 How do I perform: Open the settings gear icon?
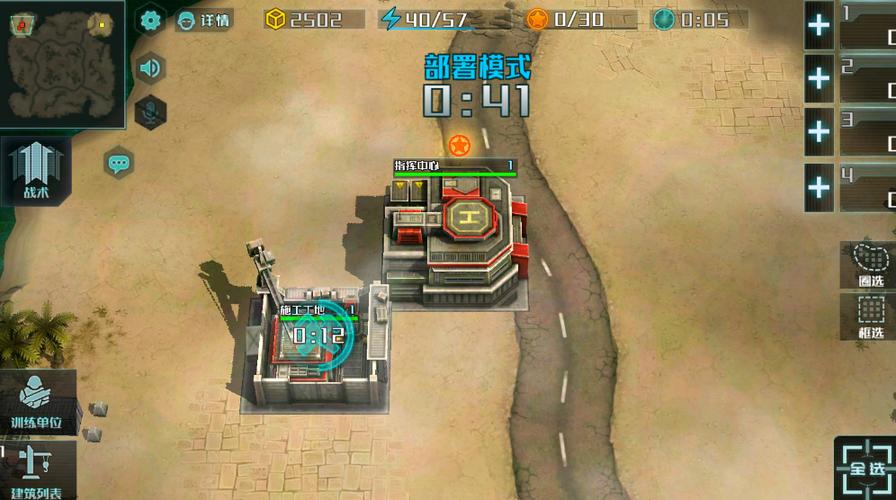point(150,19)
